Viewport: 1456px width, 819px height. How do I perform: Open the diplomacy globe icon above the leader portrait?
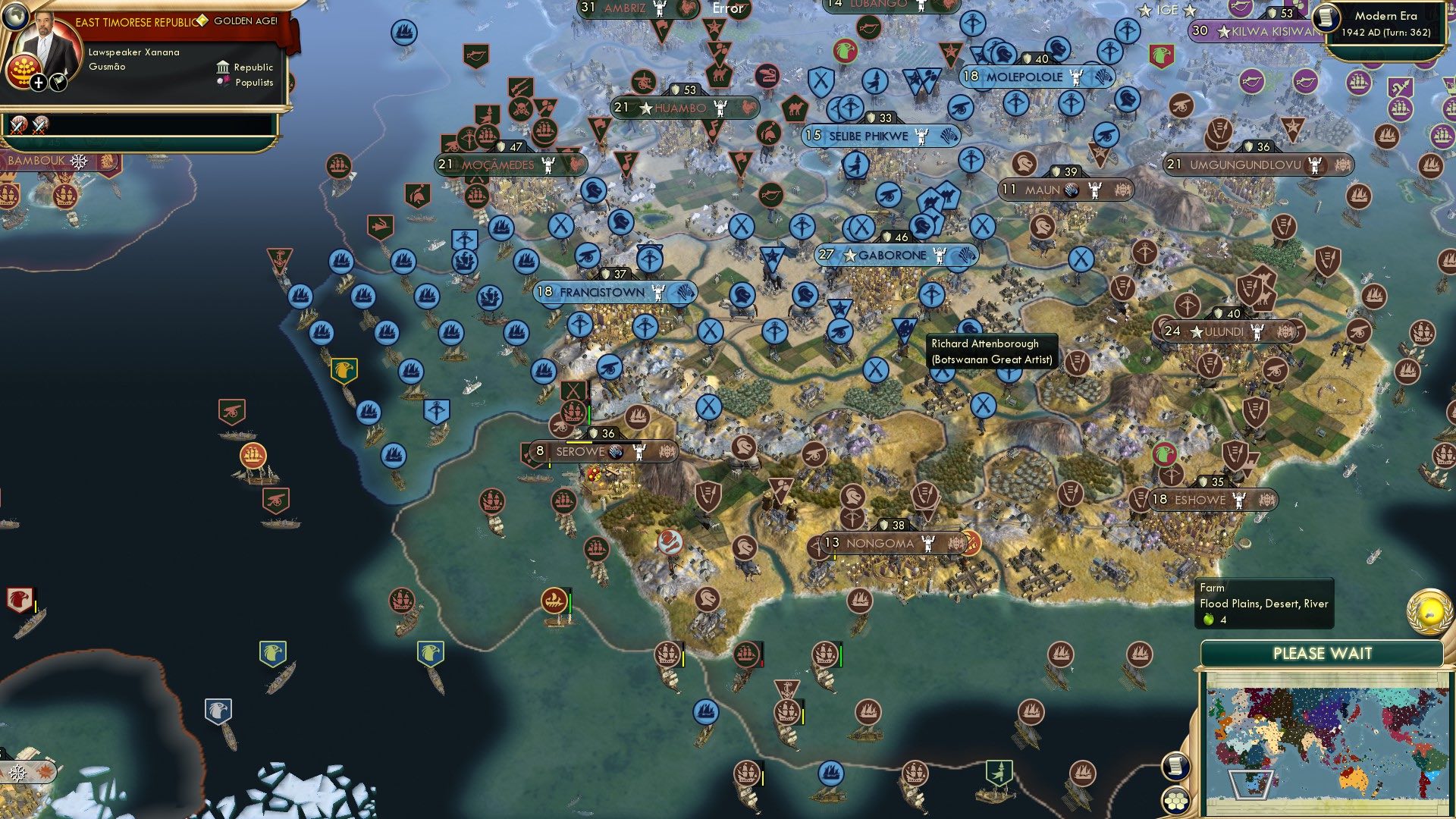coord(16,16)
